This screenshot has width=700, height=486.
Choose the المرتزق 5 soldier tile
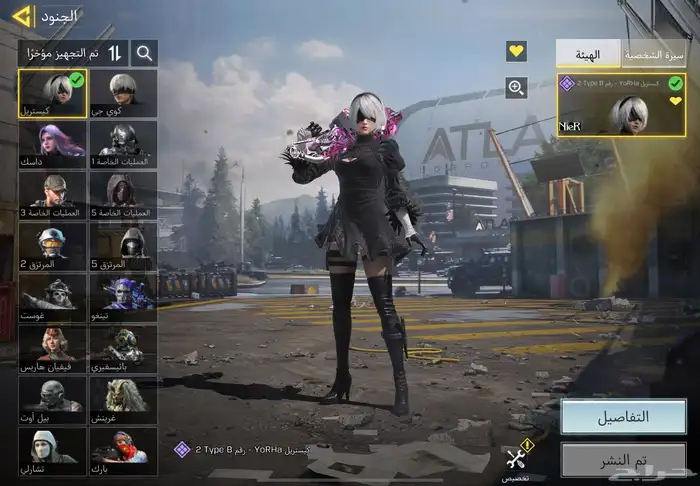pos(123,247)
